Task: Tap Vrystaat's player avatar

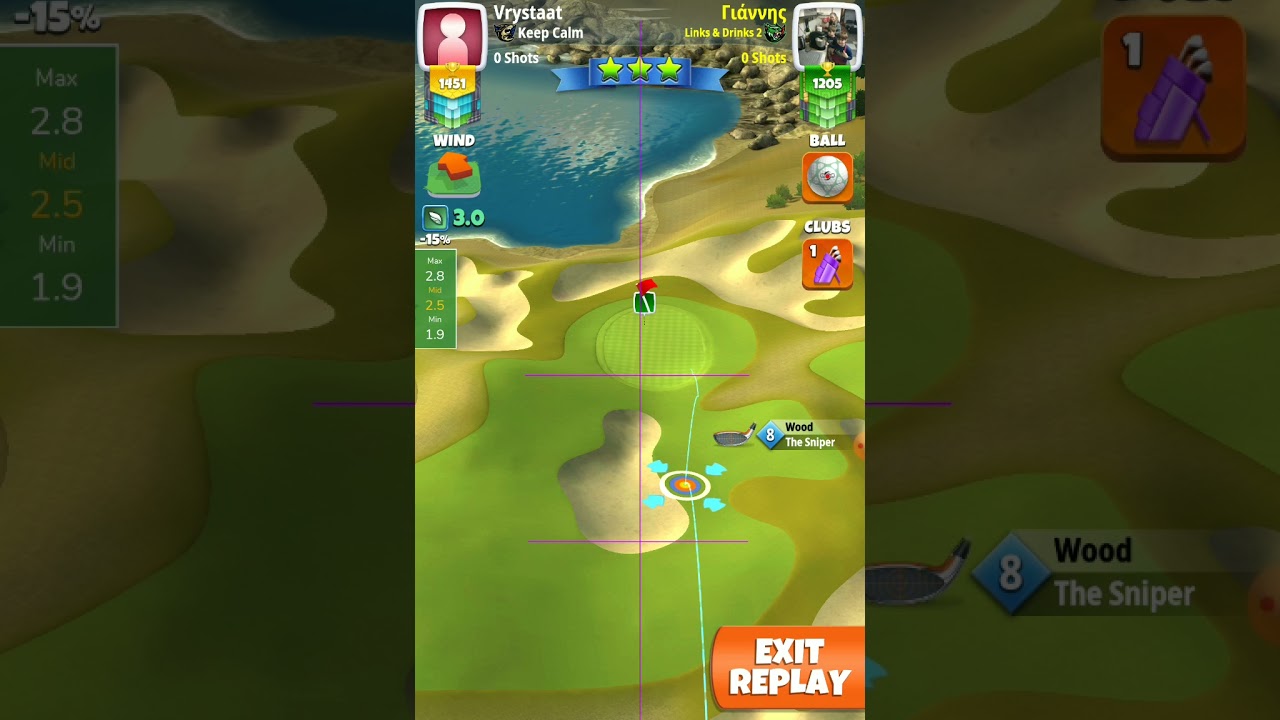Action: [x=452, y=37]
